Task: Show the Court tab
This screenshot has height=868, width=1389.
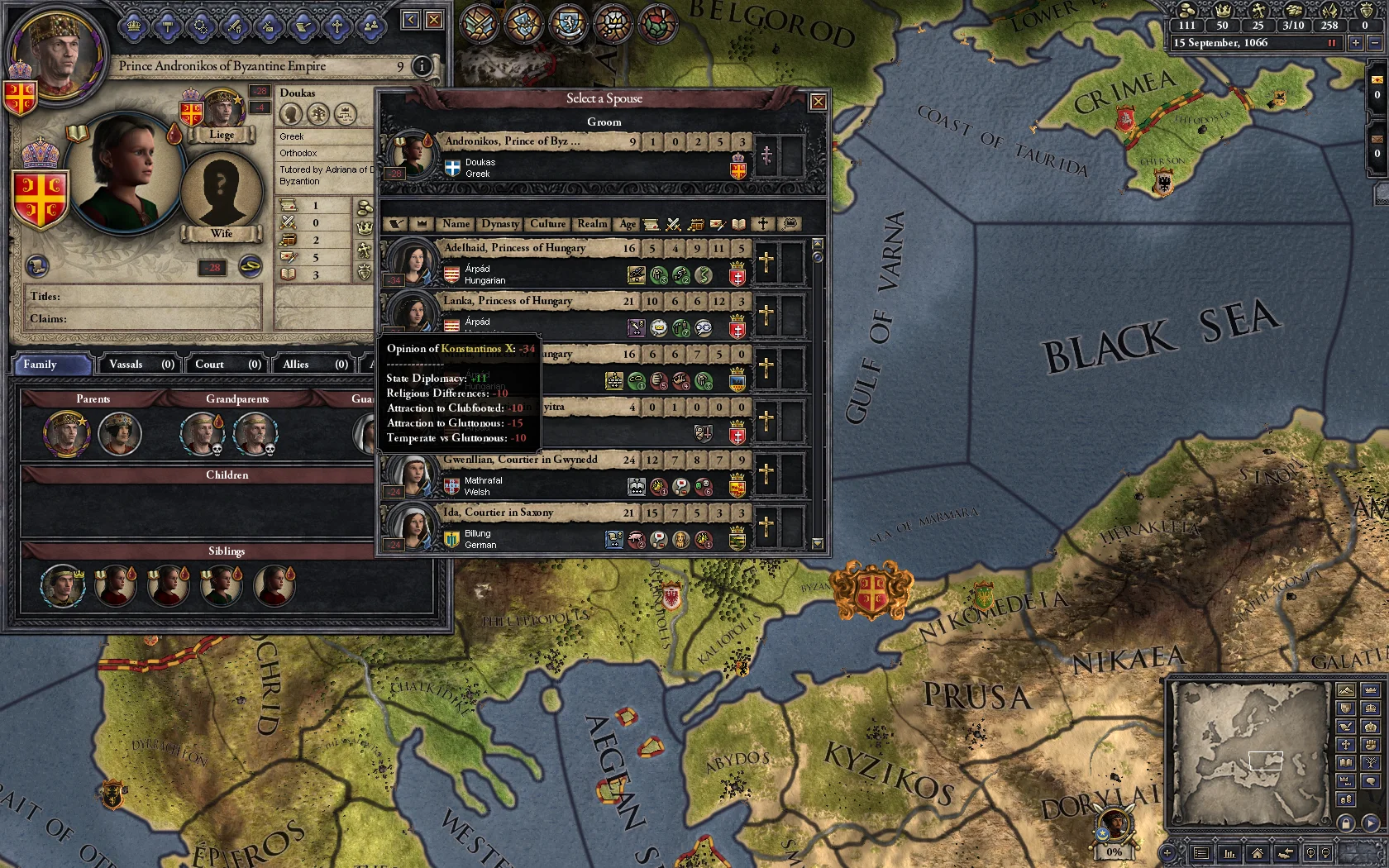Action: pos(225,365)
